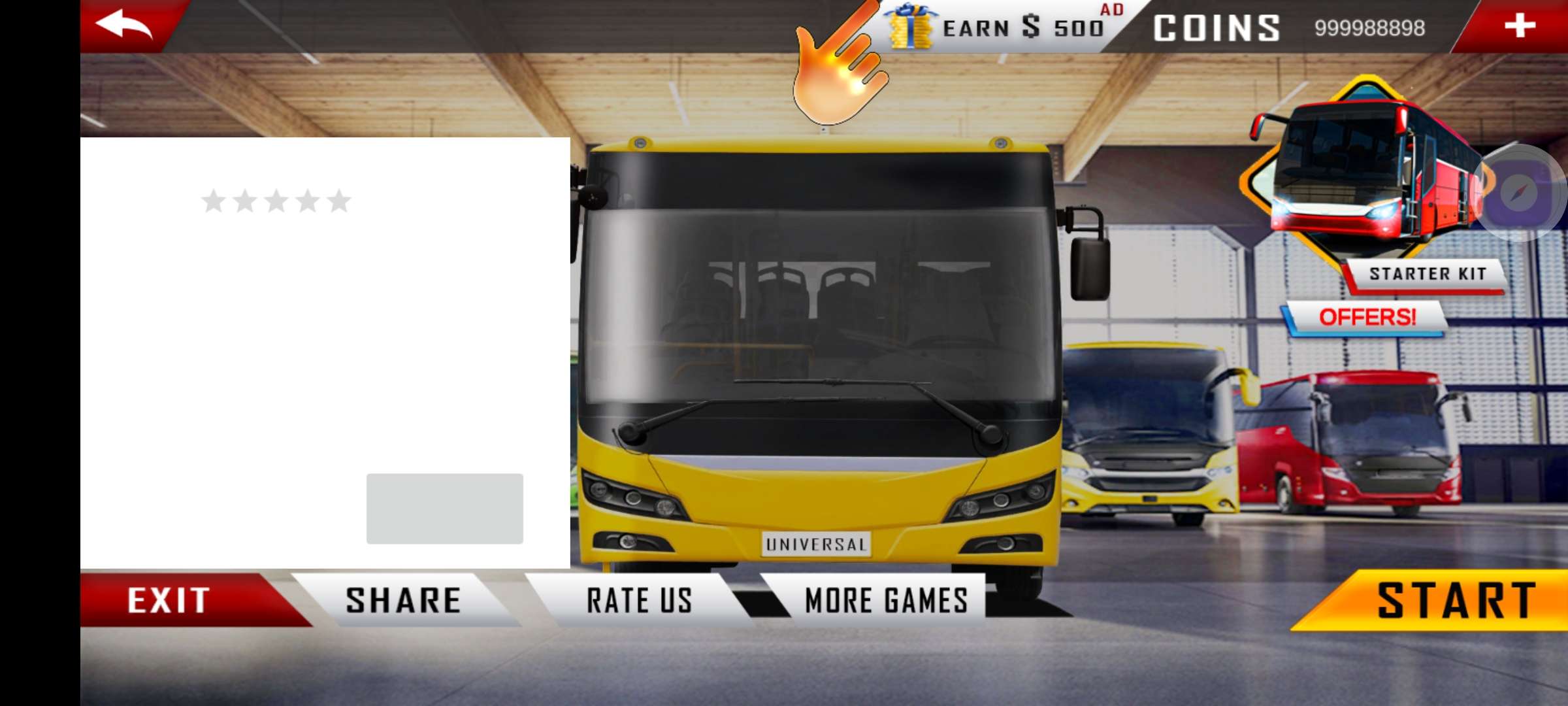Add more coins with the plus button
The image size is (1568, 706).
pyautogui.click(x=1519, y=26)
